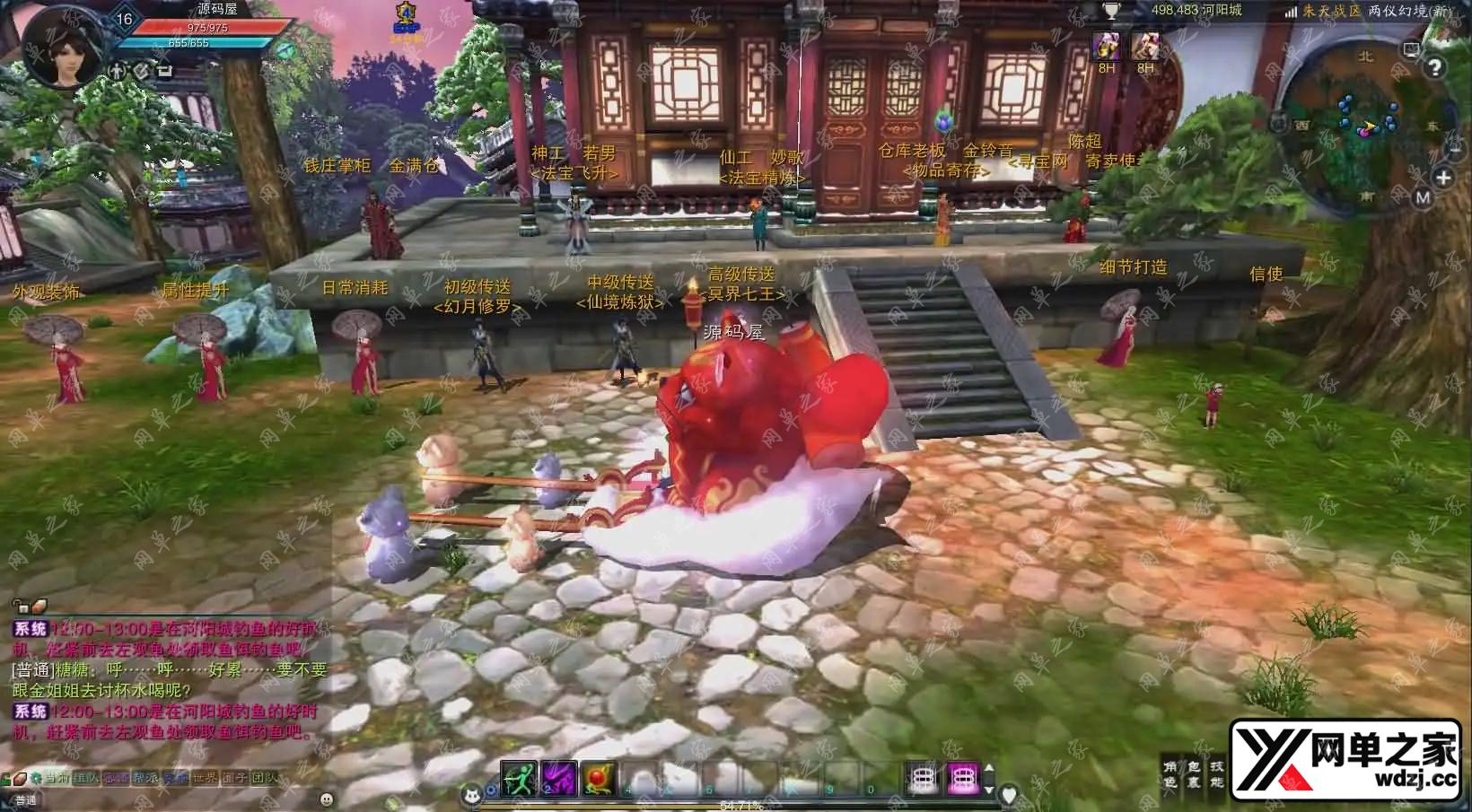Activate the green archer skill
1472x812 pixels.
[x=520, y=778]
